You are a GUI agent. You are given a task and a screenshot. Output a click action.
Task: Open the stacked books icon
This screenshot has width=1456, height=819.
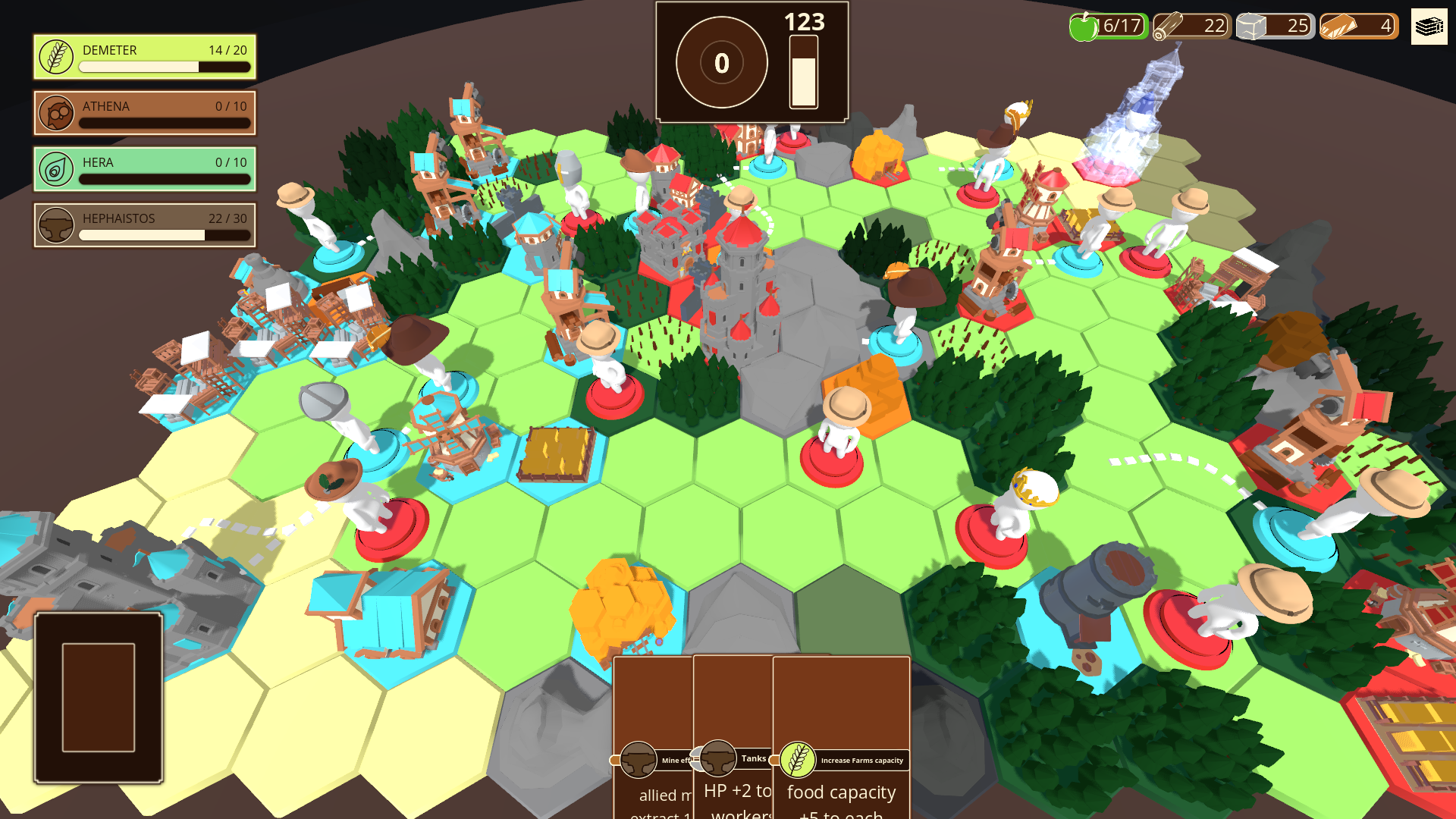point(1429,27)
